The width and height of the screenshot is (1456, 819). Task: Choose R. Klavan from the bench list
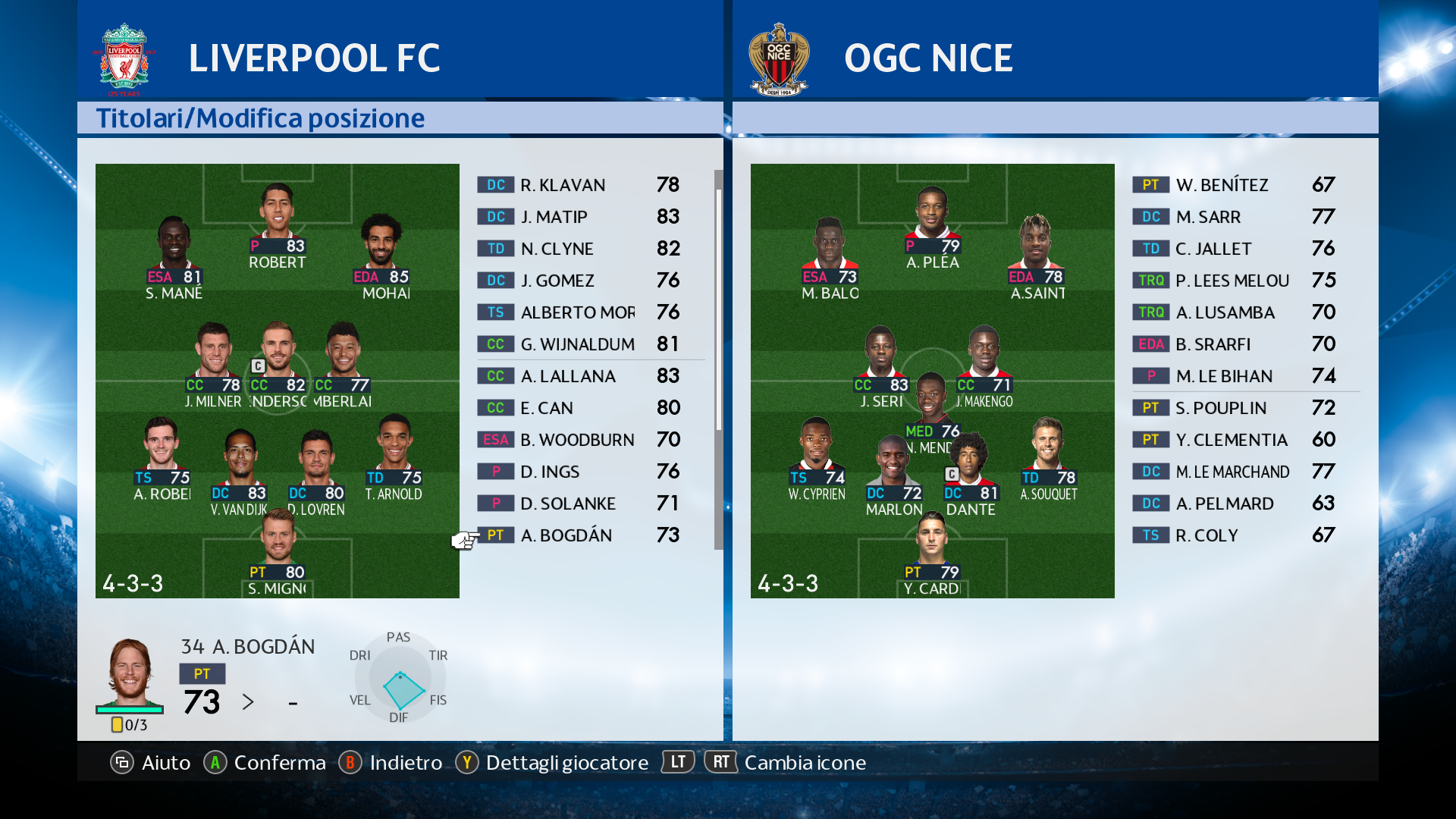580,185
